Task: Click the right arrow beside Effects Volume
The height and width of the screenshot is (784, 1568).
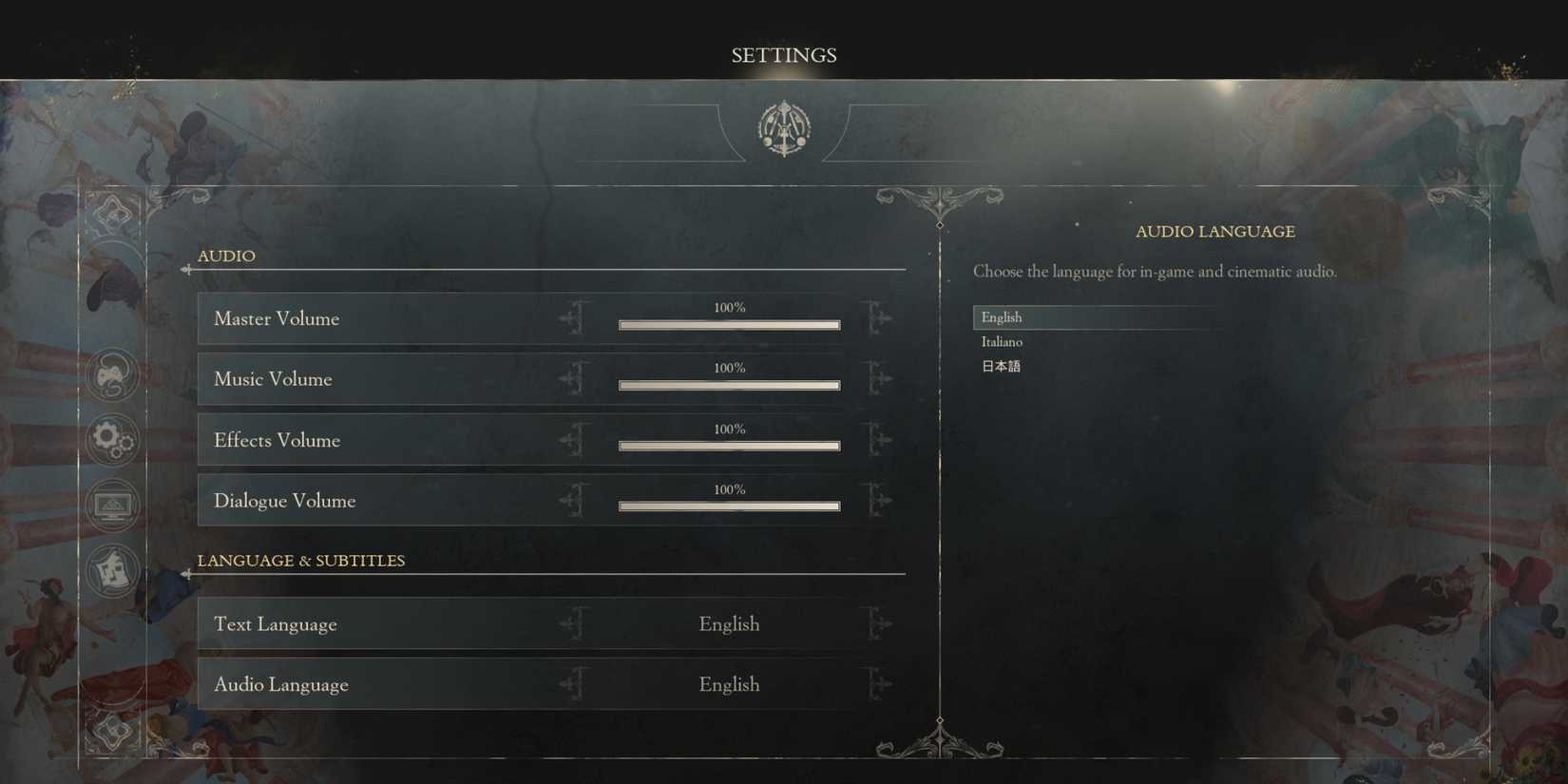Action: pos(879,440)
